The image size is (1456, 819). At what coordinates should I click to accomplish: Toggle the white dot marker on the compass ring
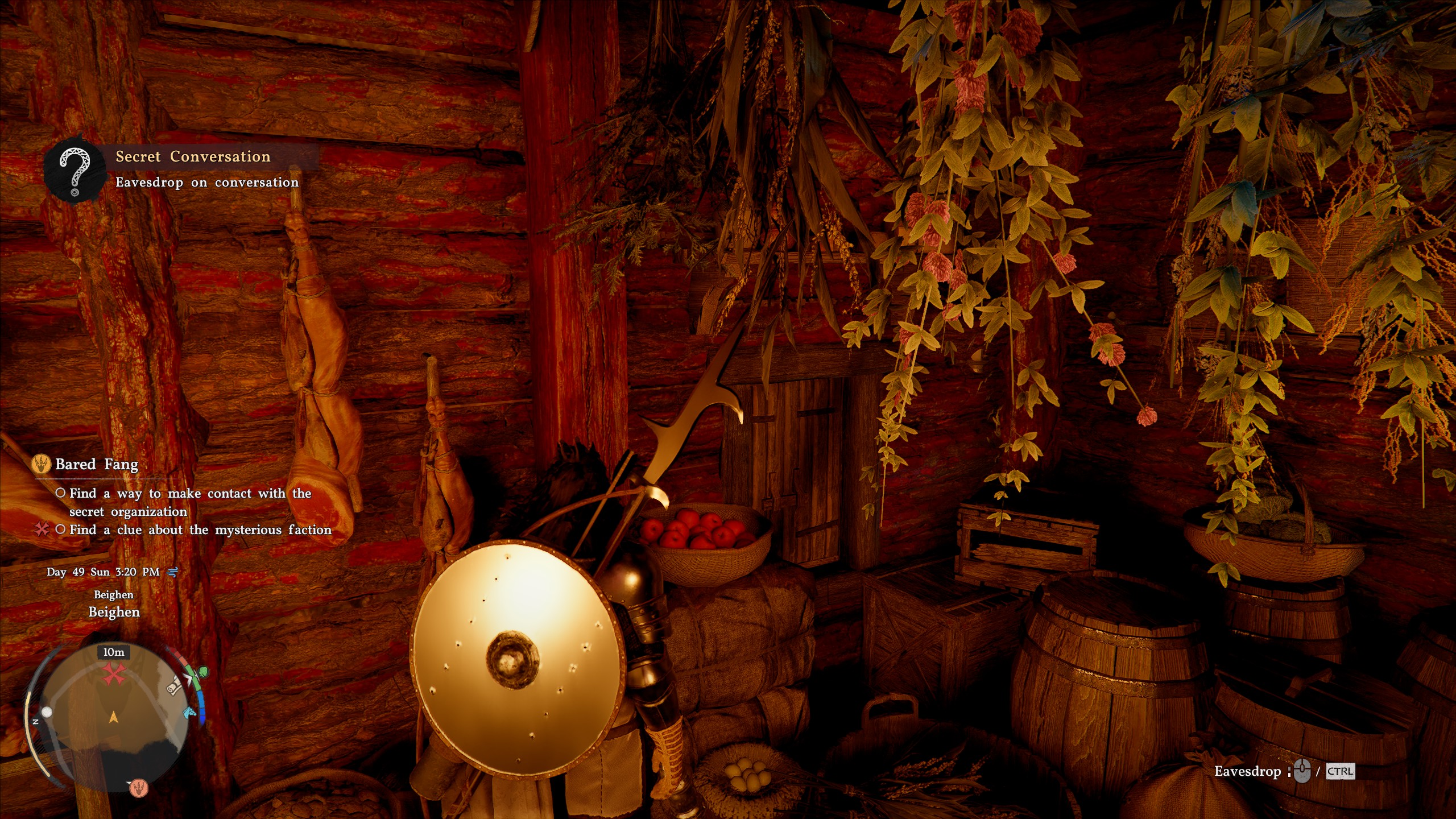coord(47,712)
